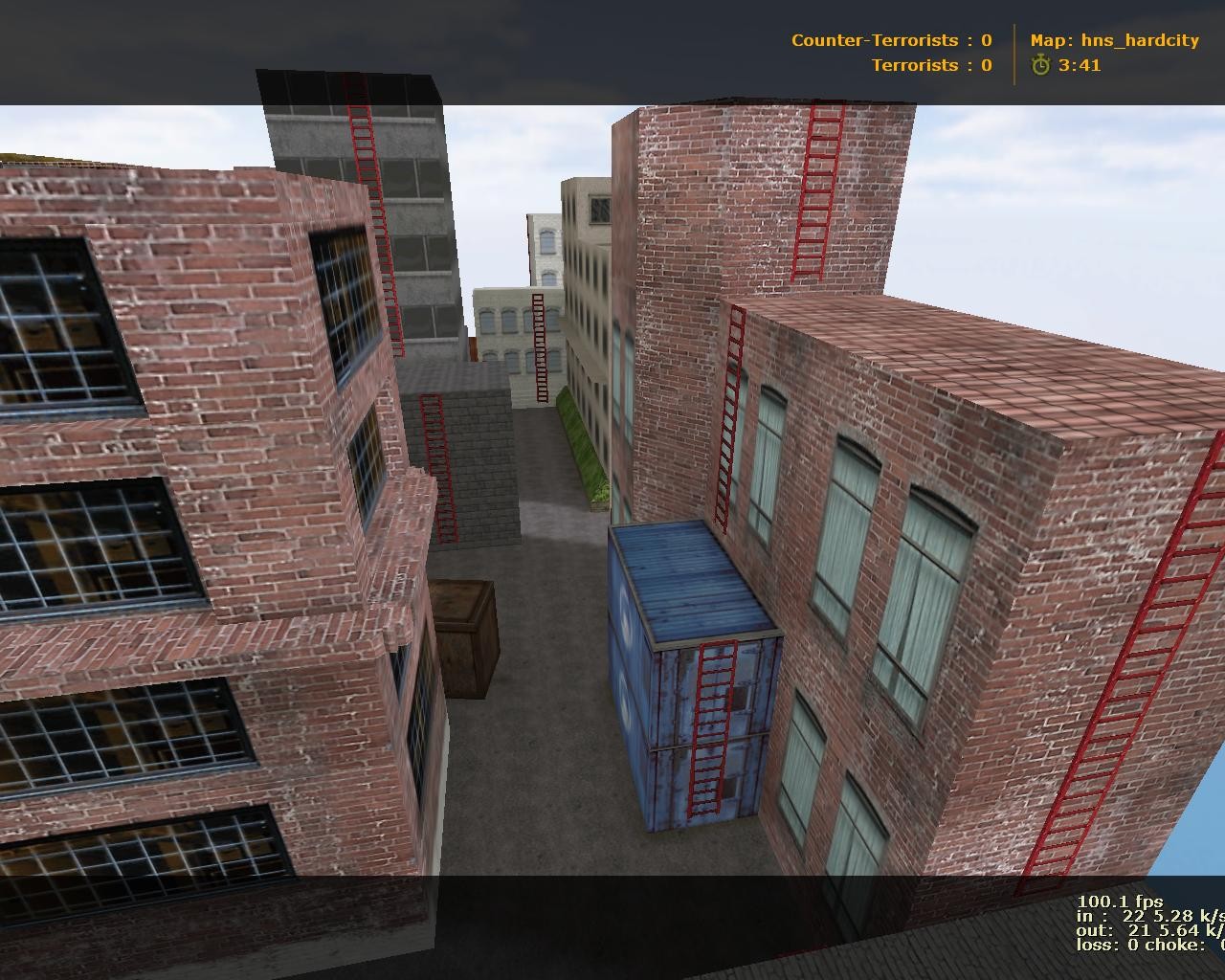
Task: Click the Counter-Terrorists label in the HUD
Action: pos(874,40)
